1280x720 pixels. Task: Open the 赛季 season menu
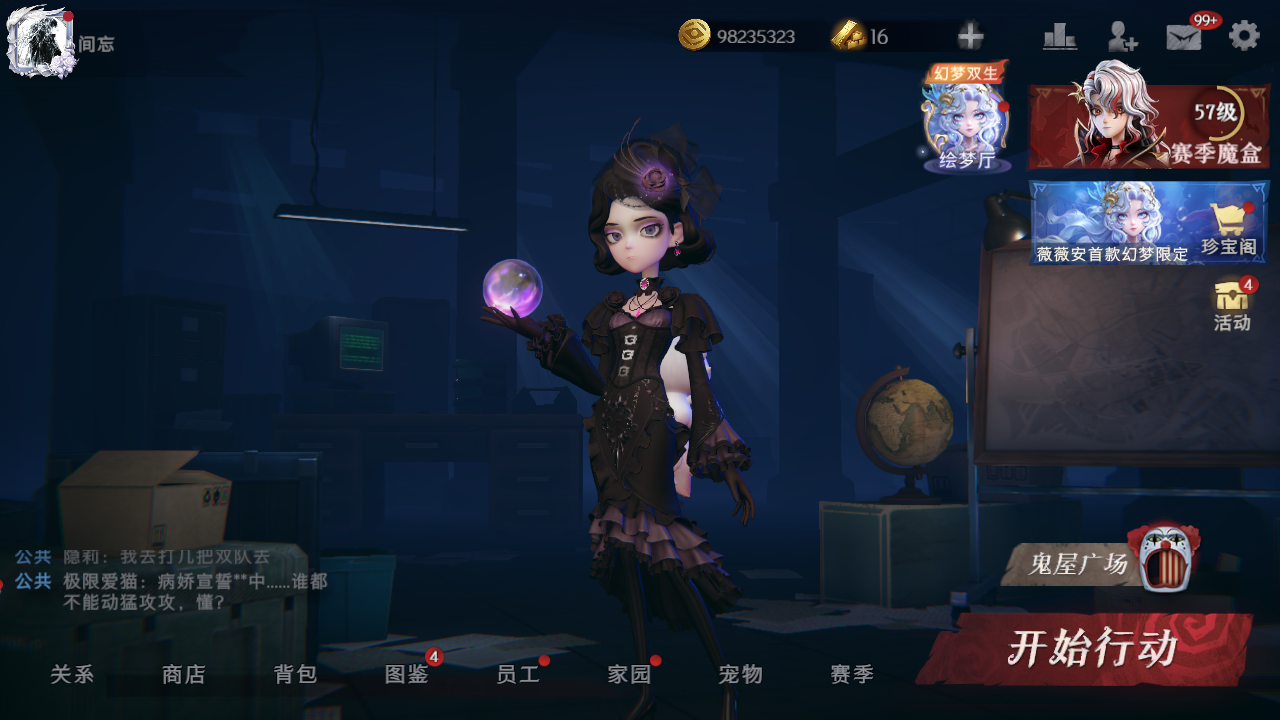click(x=852, y=675)
